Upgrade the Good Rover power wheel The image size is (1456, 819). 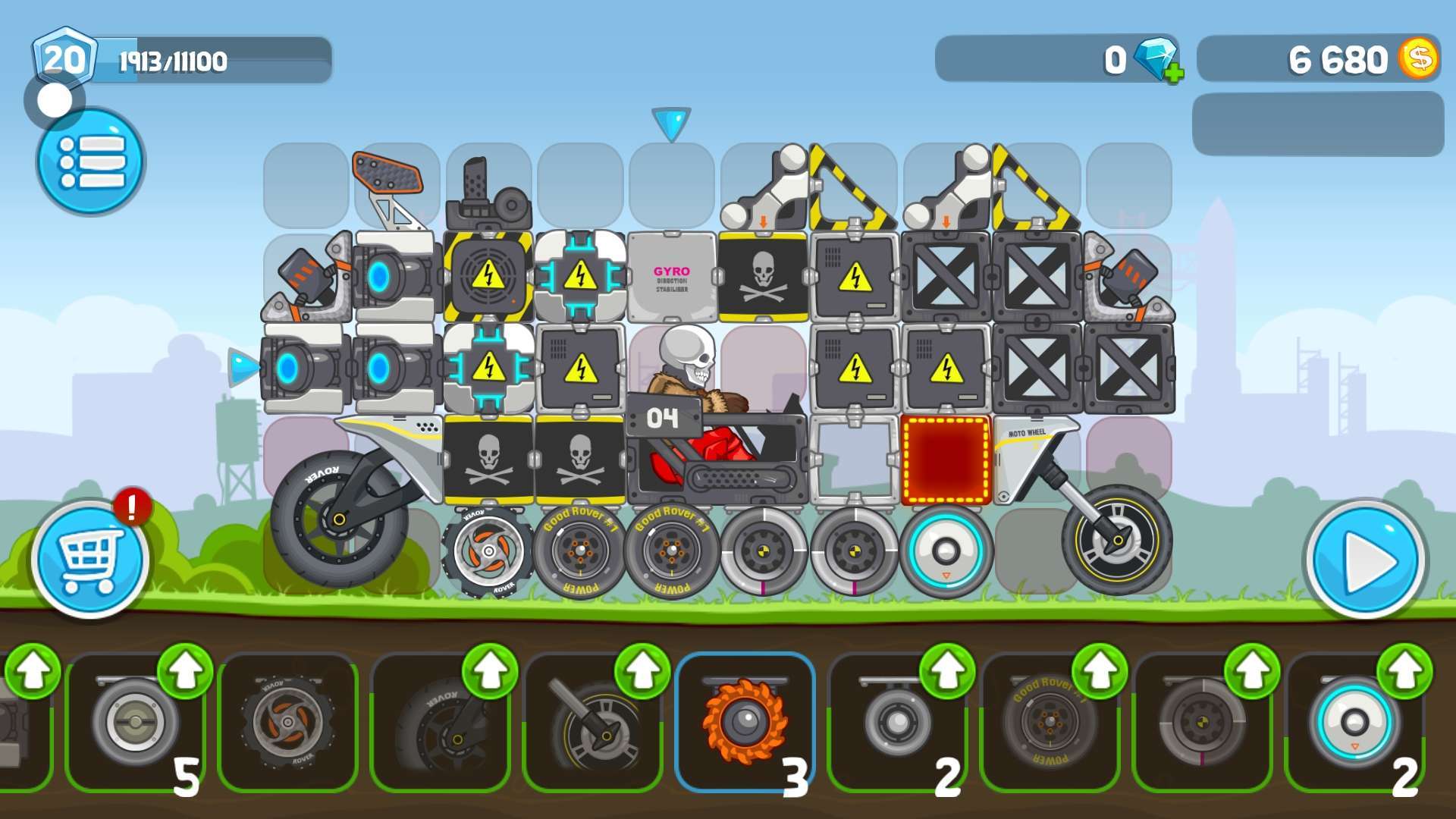pyautogui.click(x=1100, y=670)
